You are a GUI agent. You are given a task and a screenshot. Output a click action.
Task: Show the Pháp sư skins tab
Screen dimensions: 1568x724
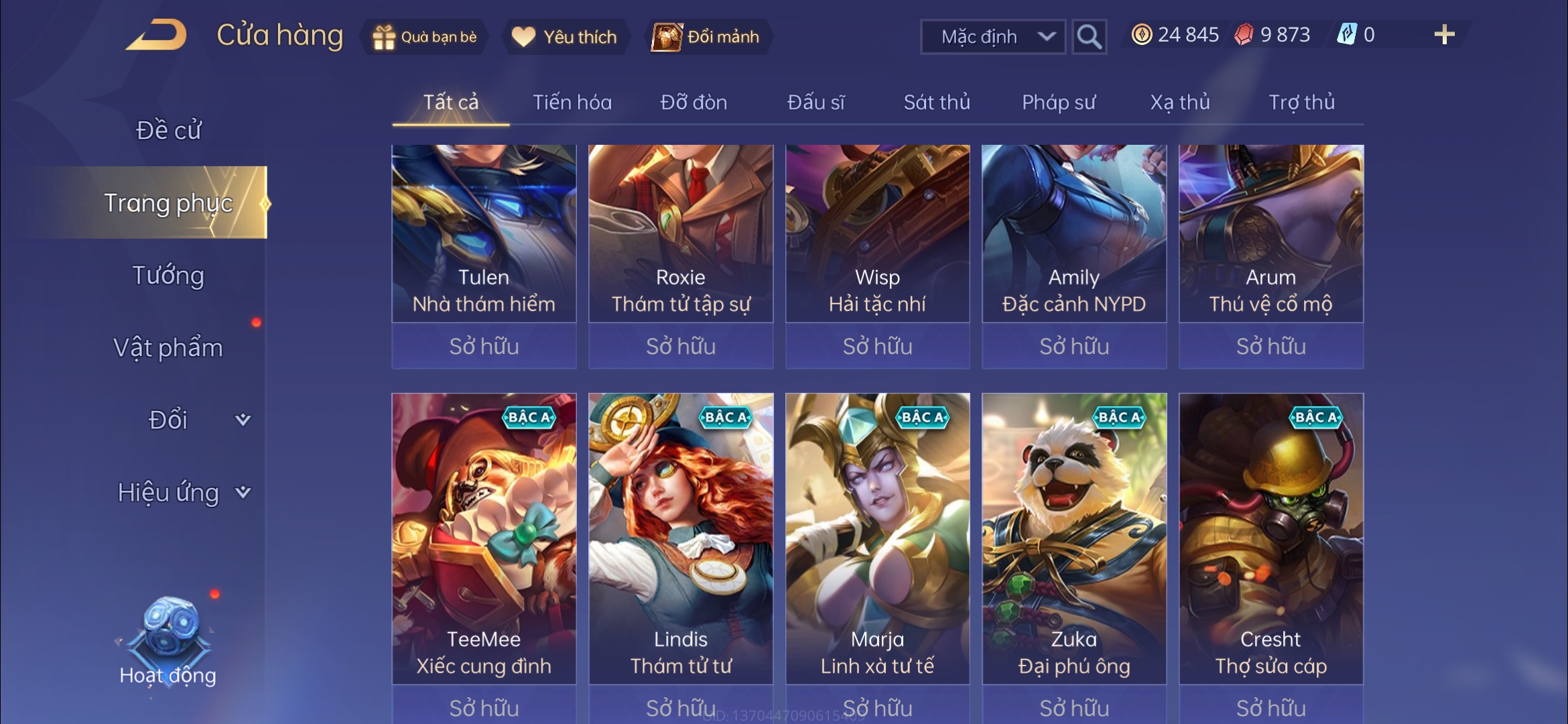(1058, 103)
